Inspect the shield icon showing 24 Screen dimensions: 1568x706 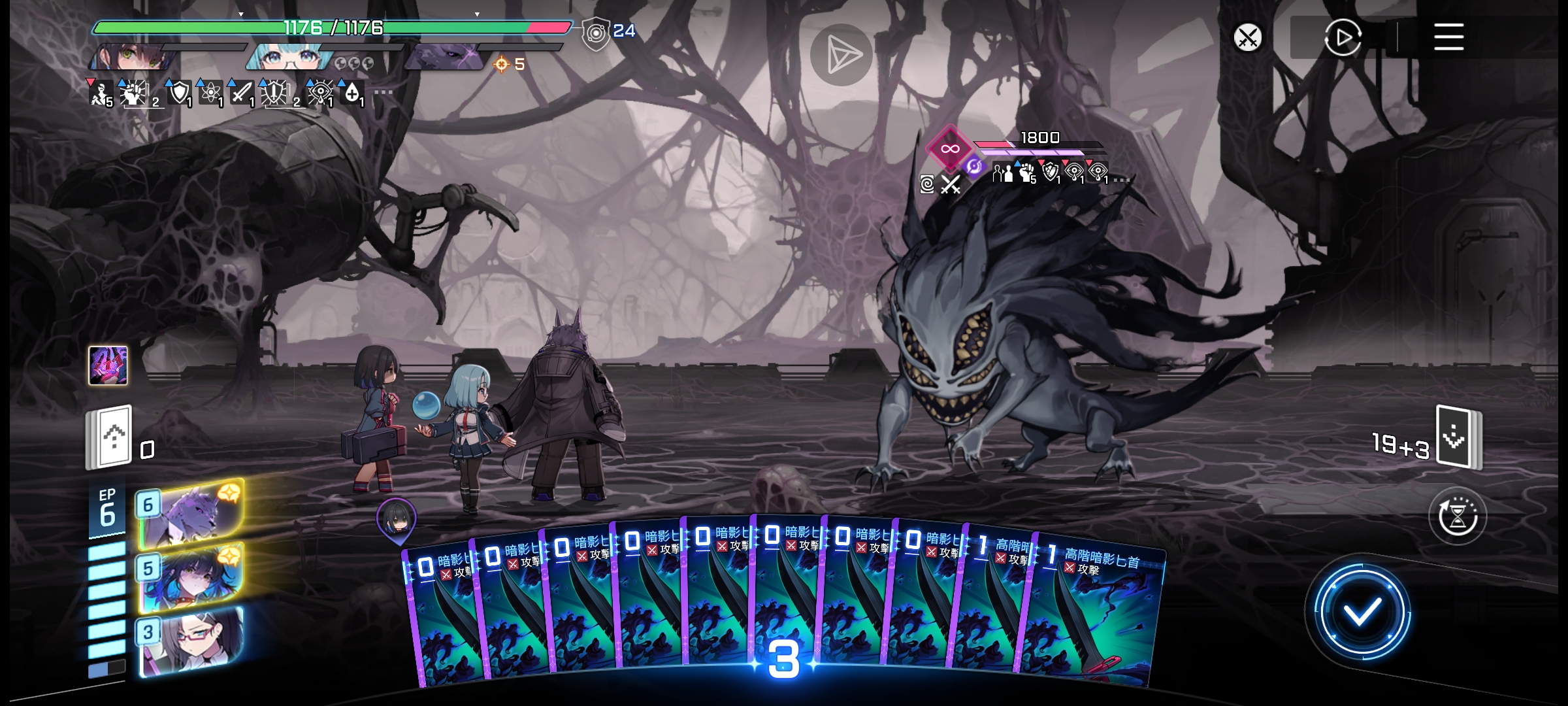point(596,33)
